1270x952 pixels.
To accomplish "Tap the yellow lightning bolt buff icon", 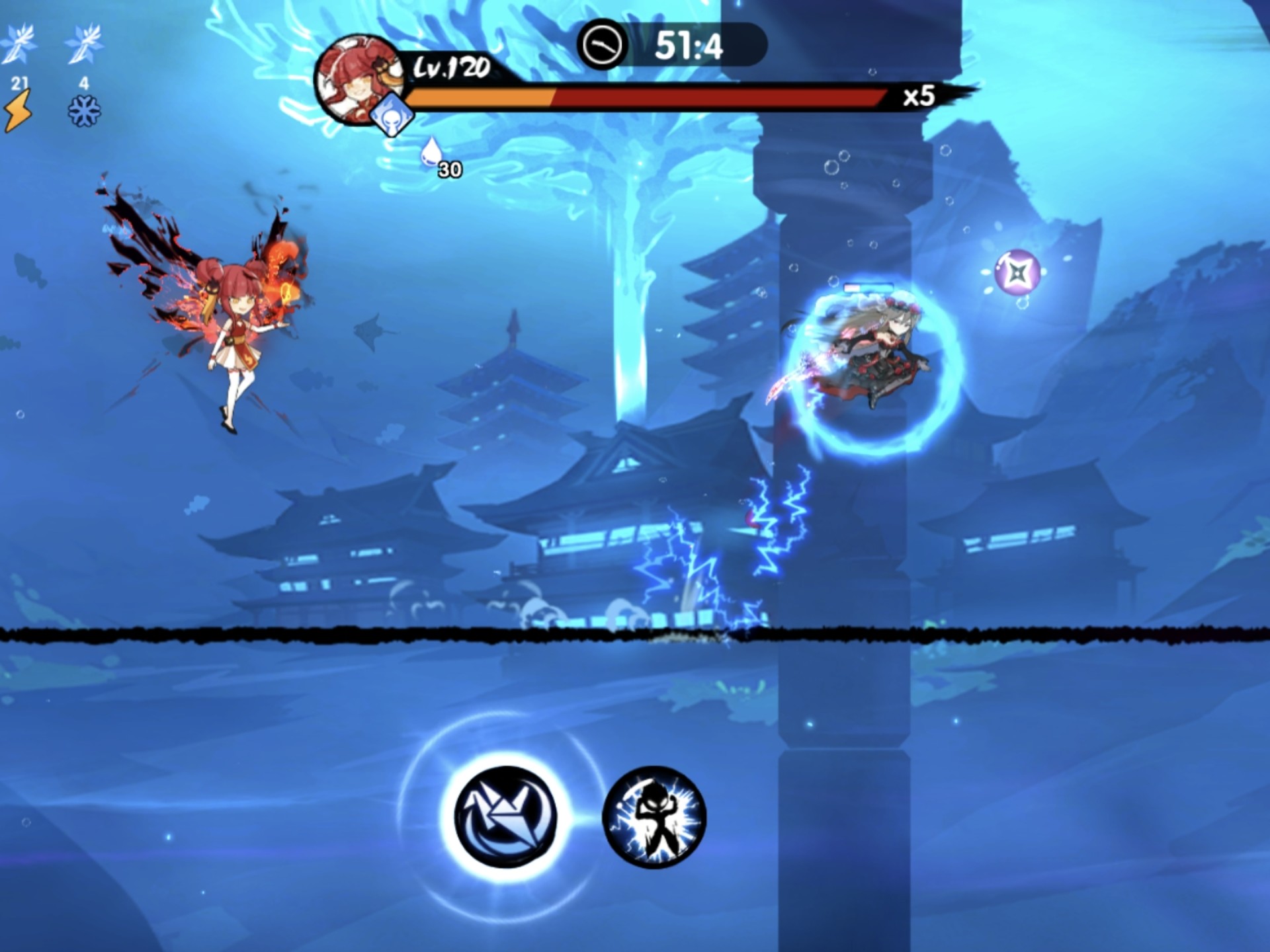I will pos(18,111).
